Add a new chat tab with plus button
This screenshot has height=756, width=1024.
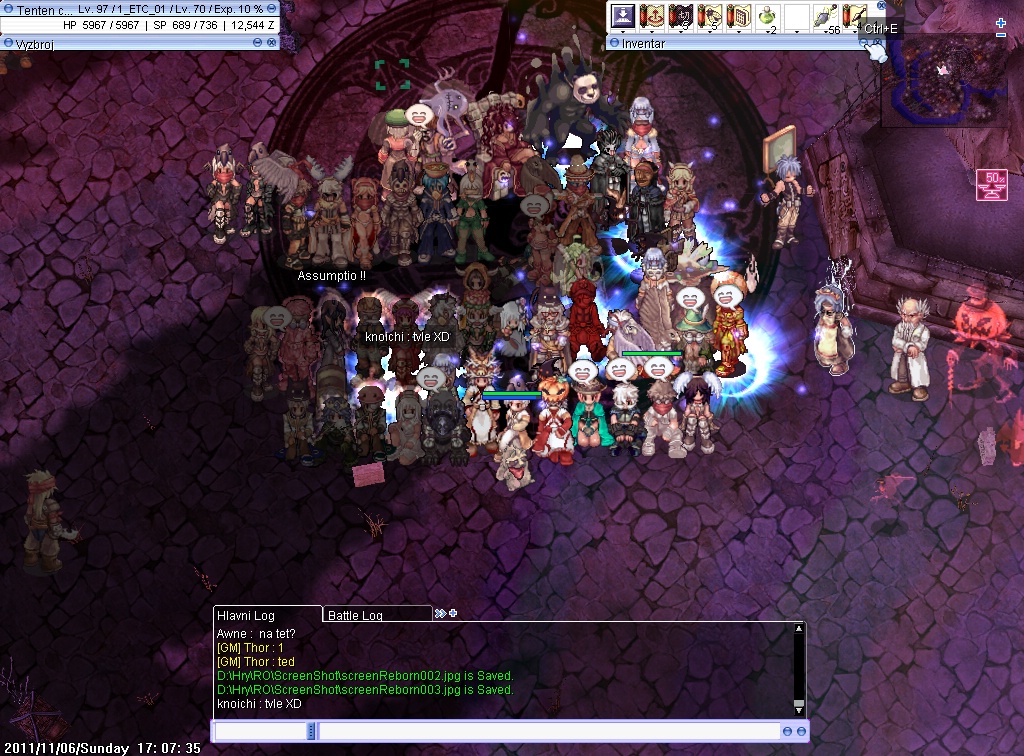(453, 613)
